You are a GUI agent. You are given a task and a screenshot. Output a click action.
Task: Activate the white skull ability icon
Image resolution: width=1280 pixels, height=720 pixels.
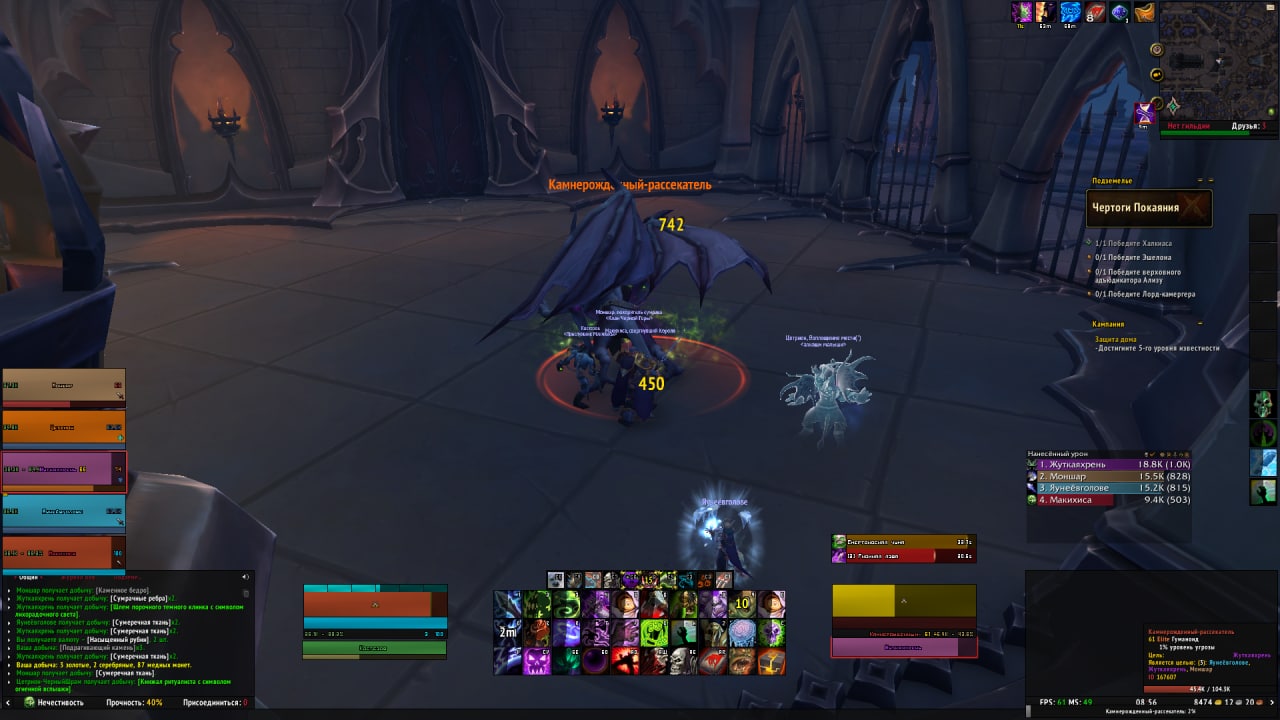click(x=685, y=661)
